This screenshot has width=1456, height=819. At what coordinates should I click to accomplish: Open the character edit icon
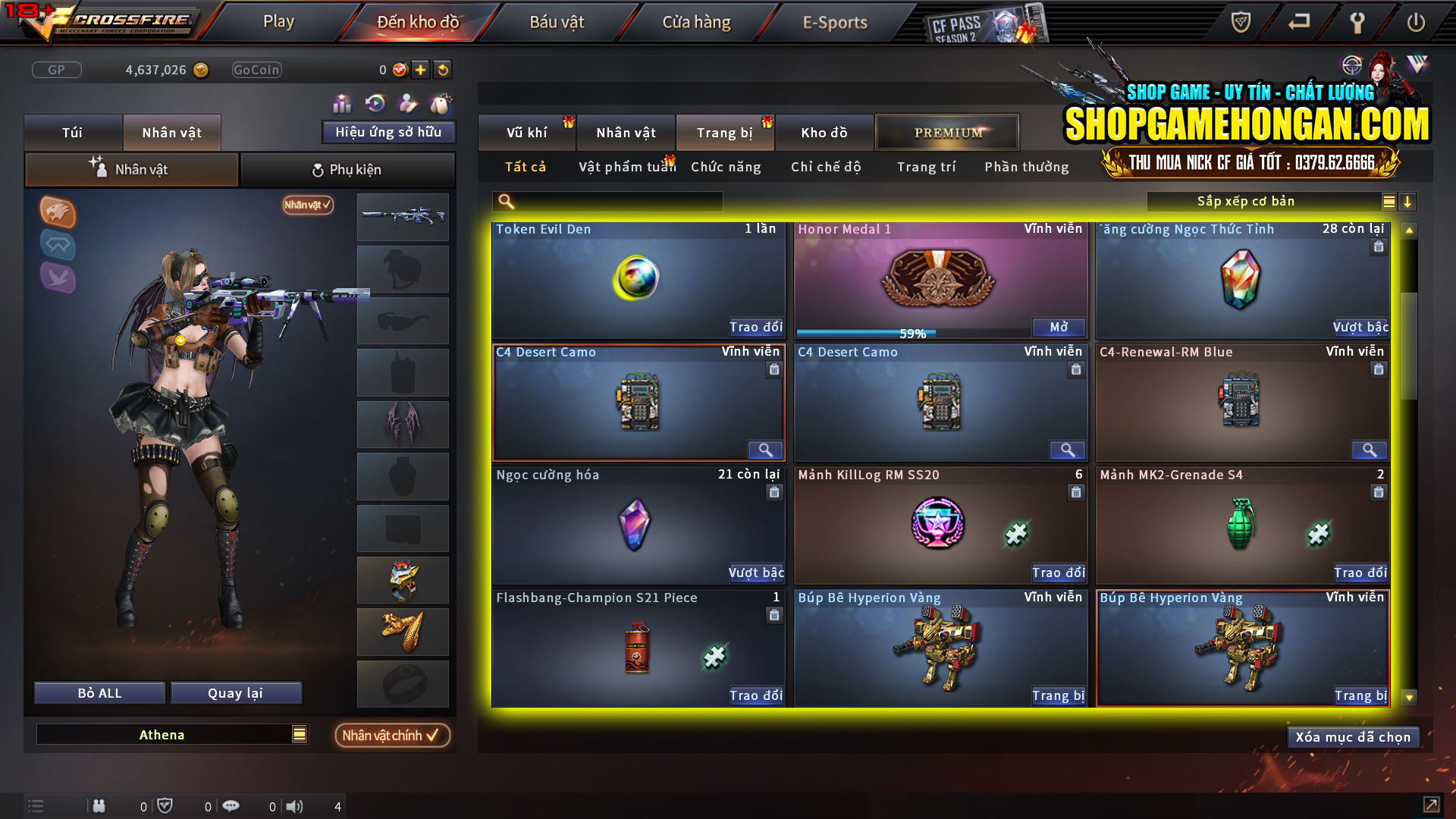[407, 102]
